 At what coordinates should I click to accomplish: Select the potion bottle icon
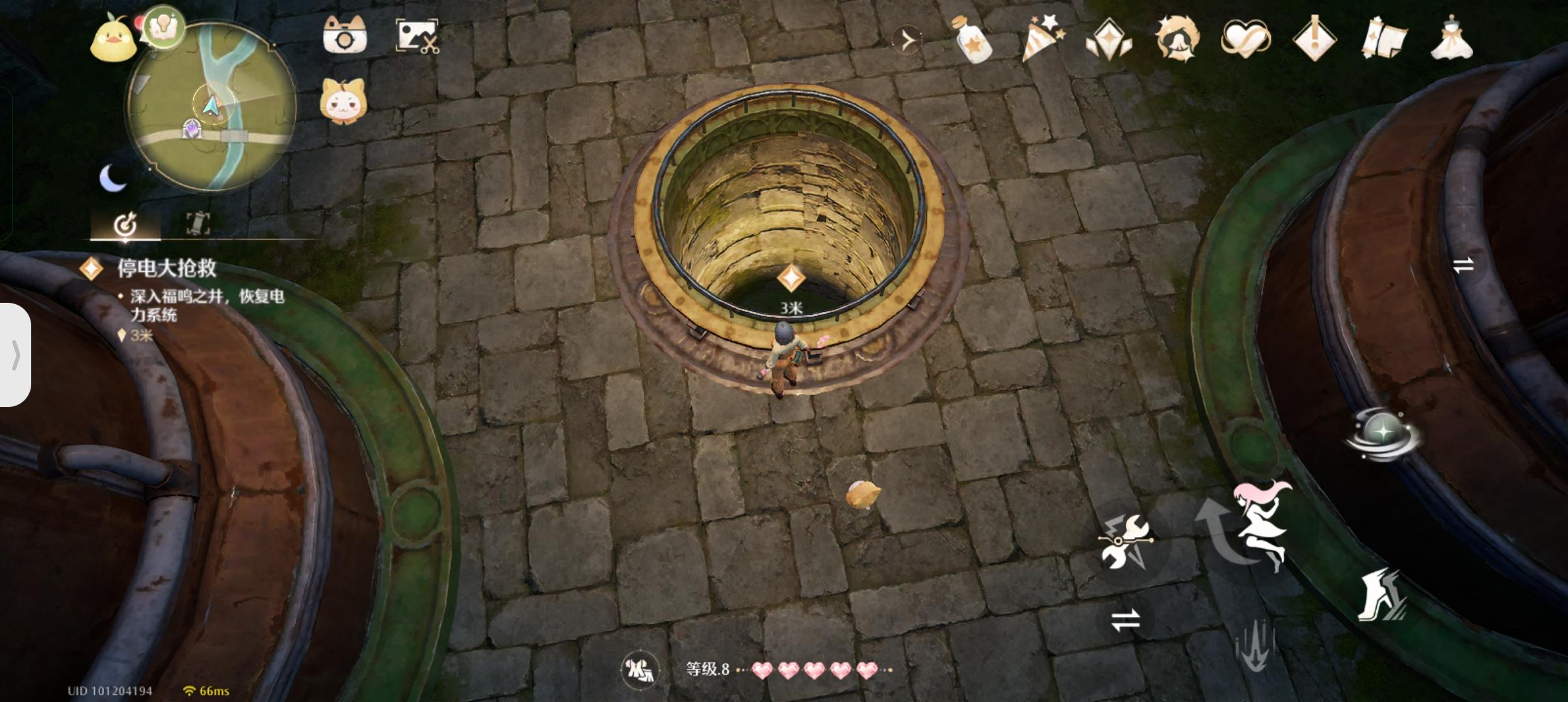point(972,39)
